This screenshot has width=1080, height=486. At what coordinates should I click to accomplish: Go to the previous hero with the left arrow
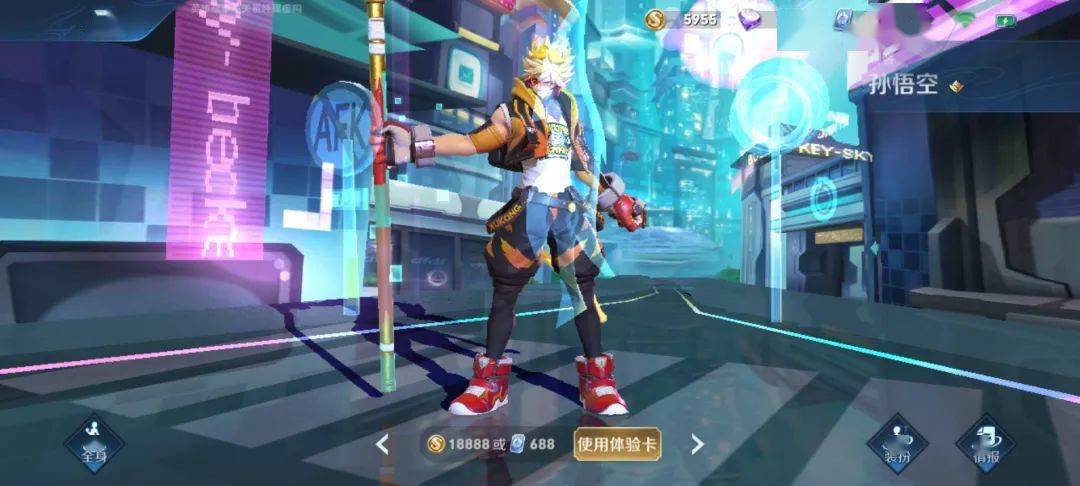[382, 444]
